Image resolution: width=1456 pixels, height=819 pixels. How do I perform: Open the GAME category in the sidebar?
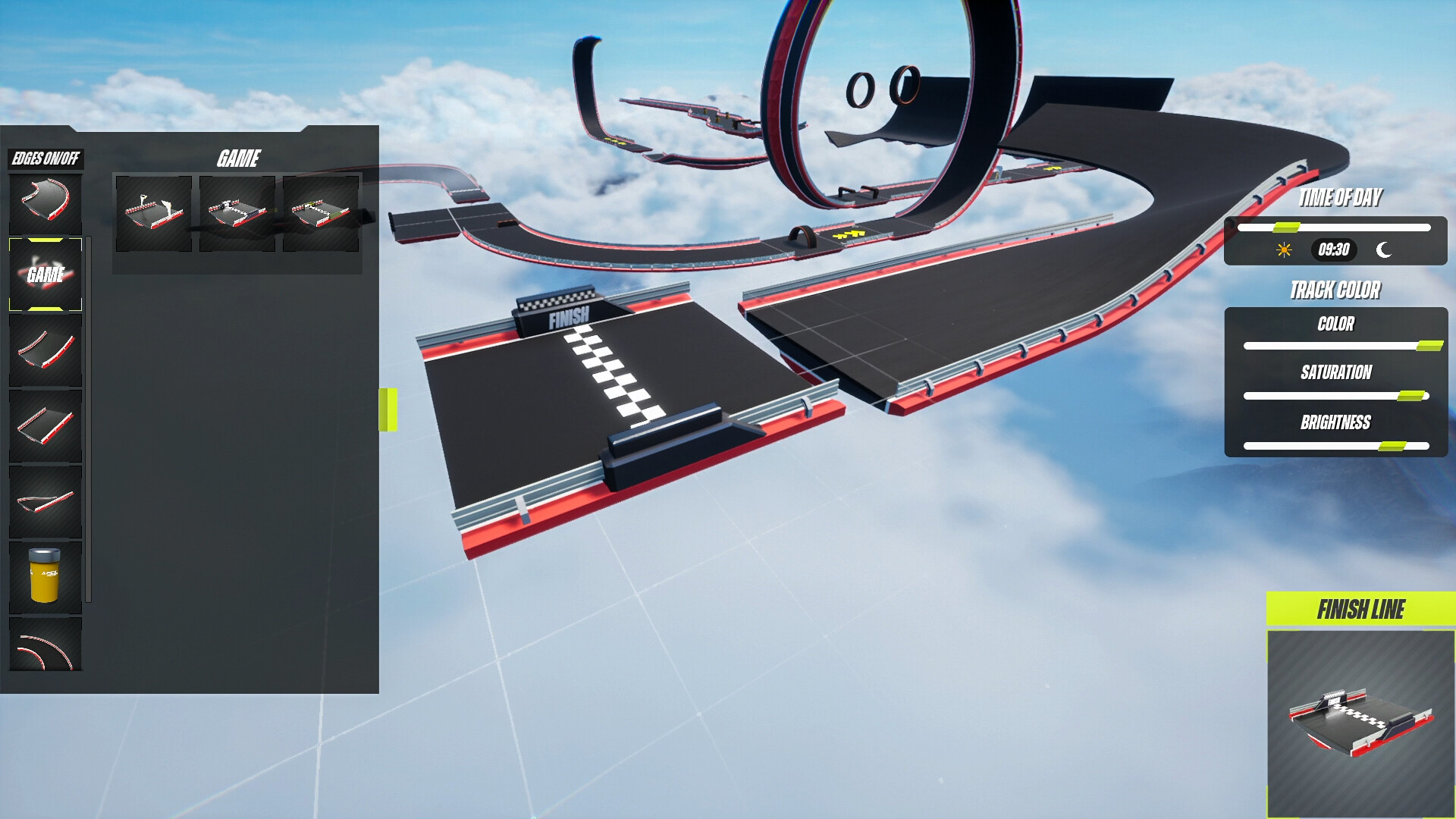[x=45, y=273]
